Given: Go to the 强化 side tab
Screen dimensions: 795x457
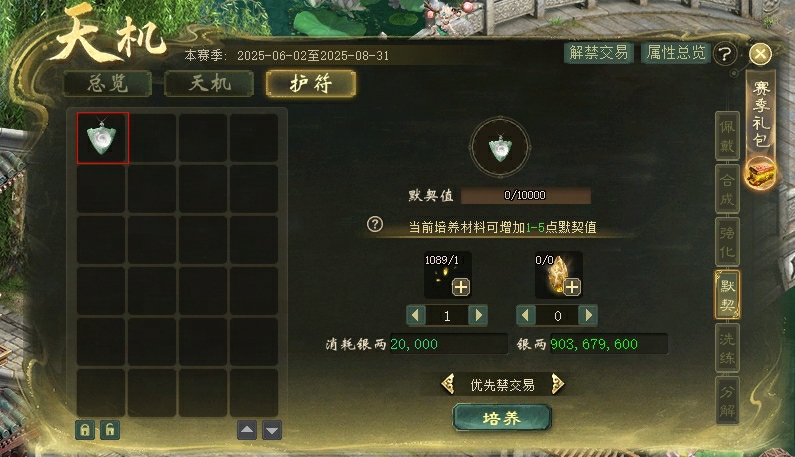Looking at the screenshot, I should click(727, 242).
